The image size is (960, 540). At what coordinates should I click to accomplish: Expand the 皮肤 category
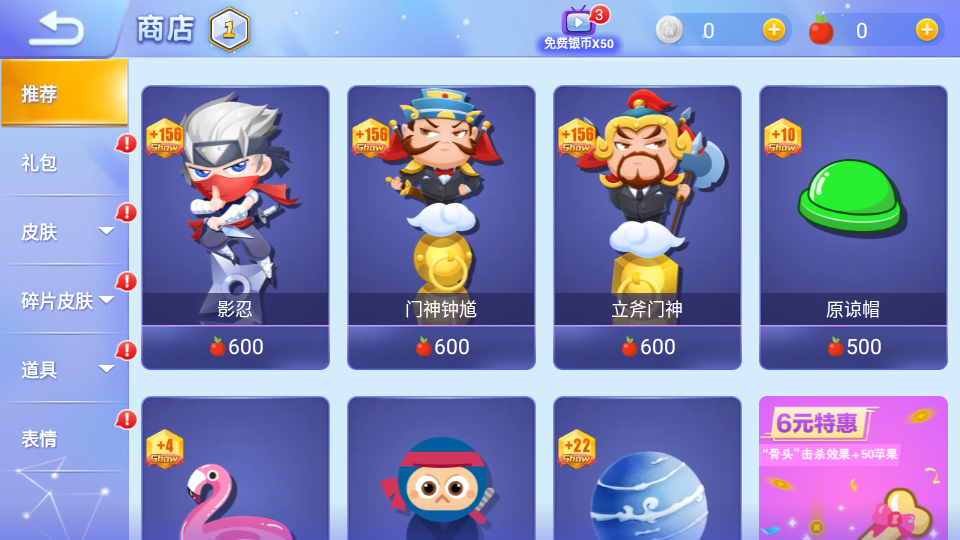tap(64, 231)
